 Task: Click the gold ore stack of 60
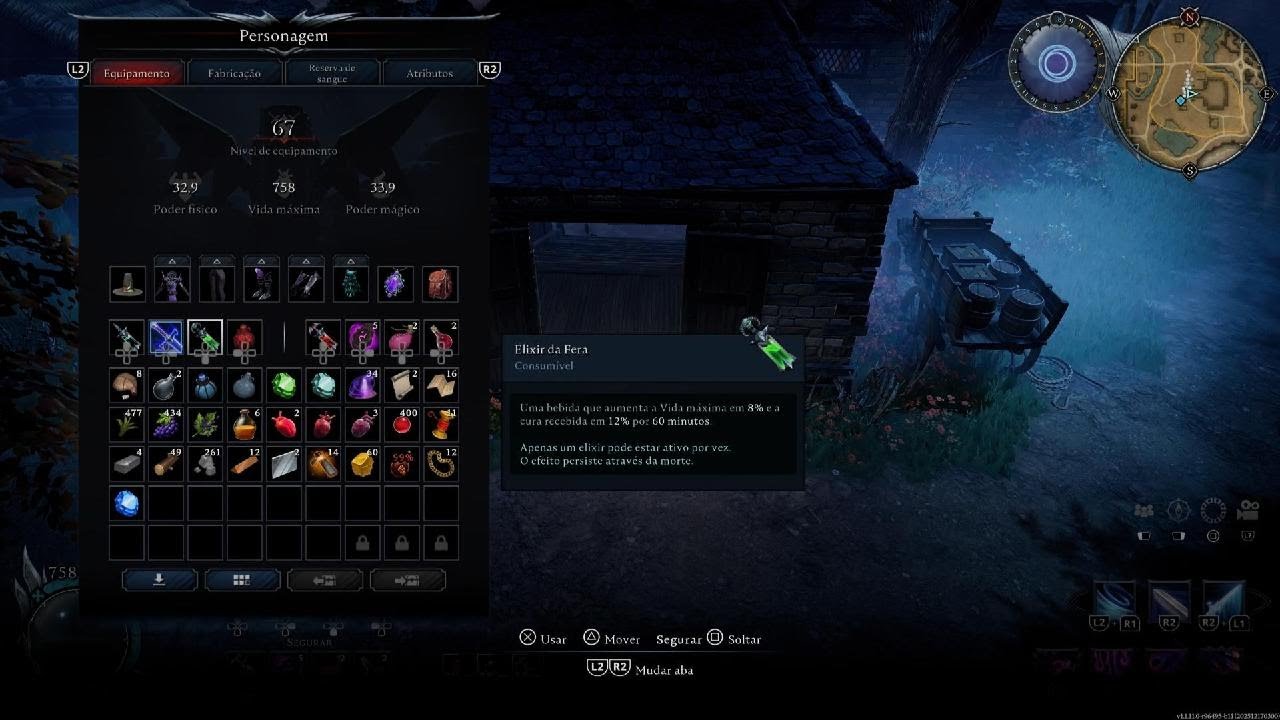point(362,464)
